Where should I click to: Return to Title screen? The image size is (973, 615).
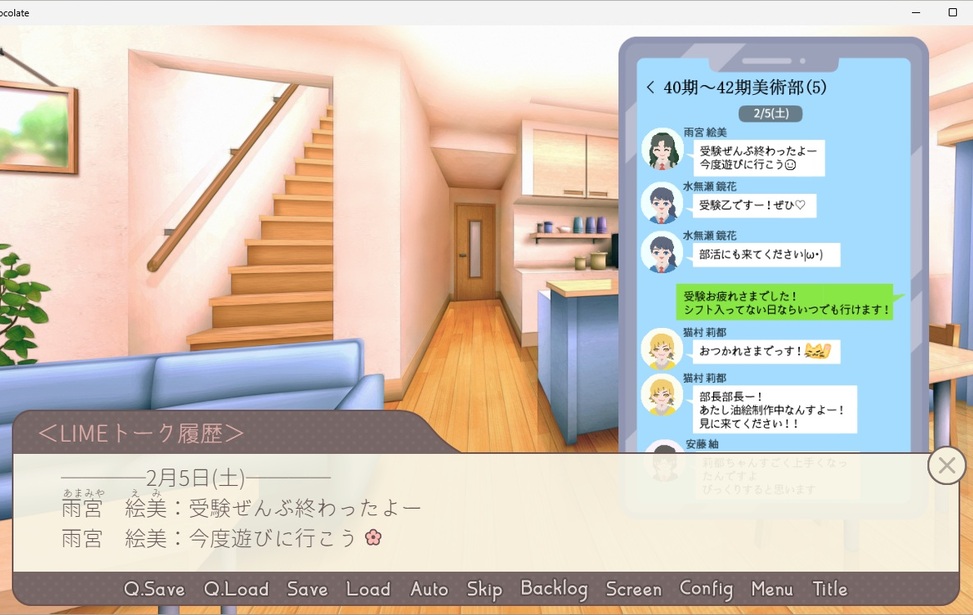pos(830,589)
